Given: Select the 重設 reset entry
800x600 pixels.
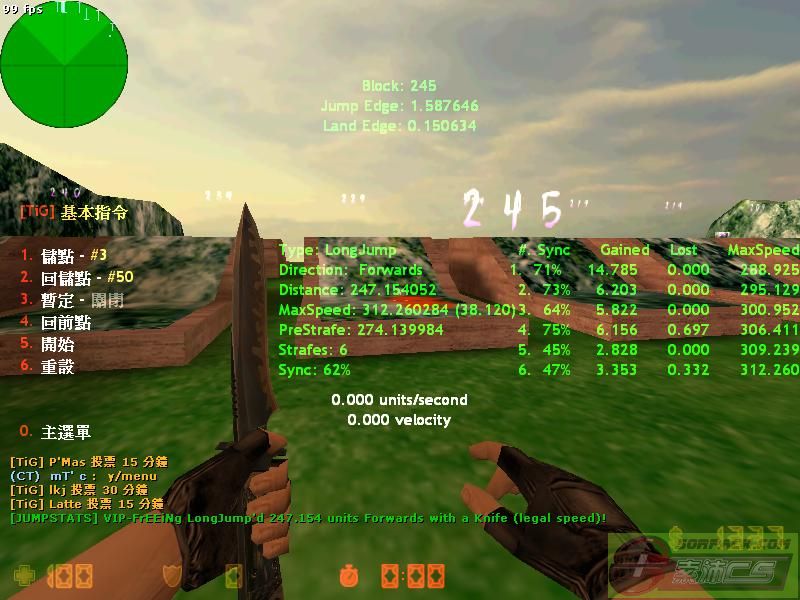Looking at the screenshot, I should [x=58, y=366].
